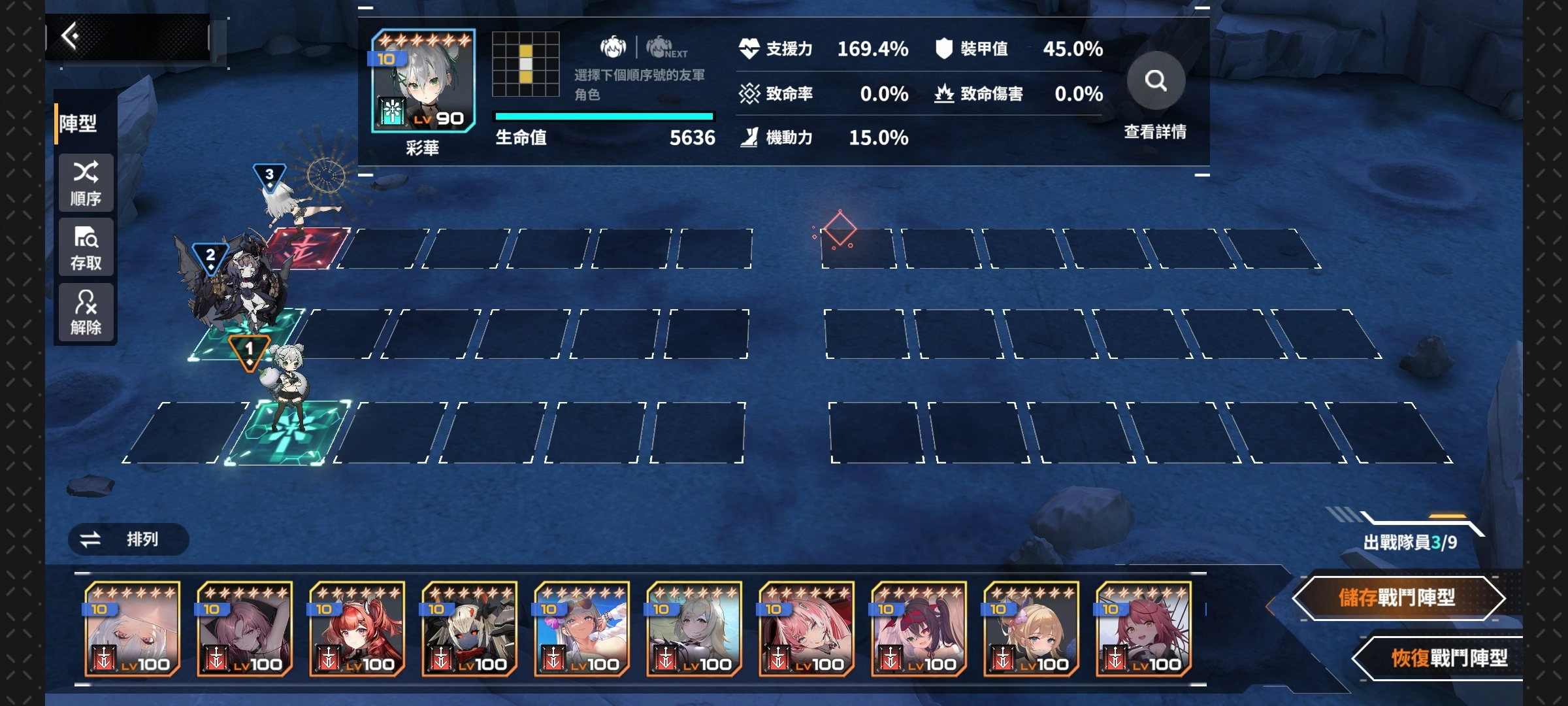Switch to the 陣型 formation tab

coord(80,124)
